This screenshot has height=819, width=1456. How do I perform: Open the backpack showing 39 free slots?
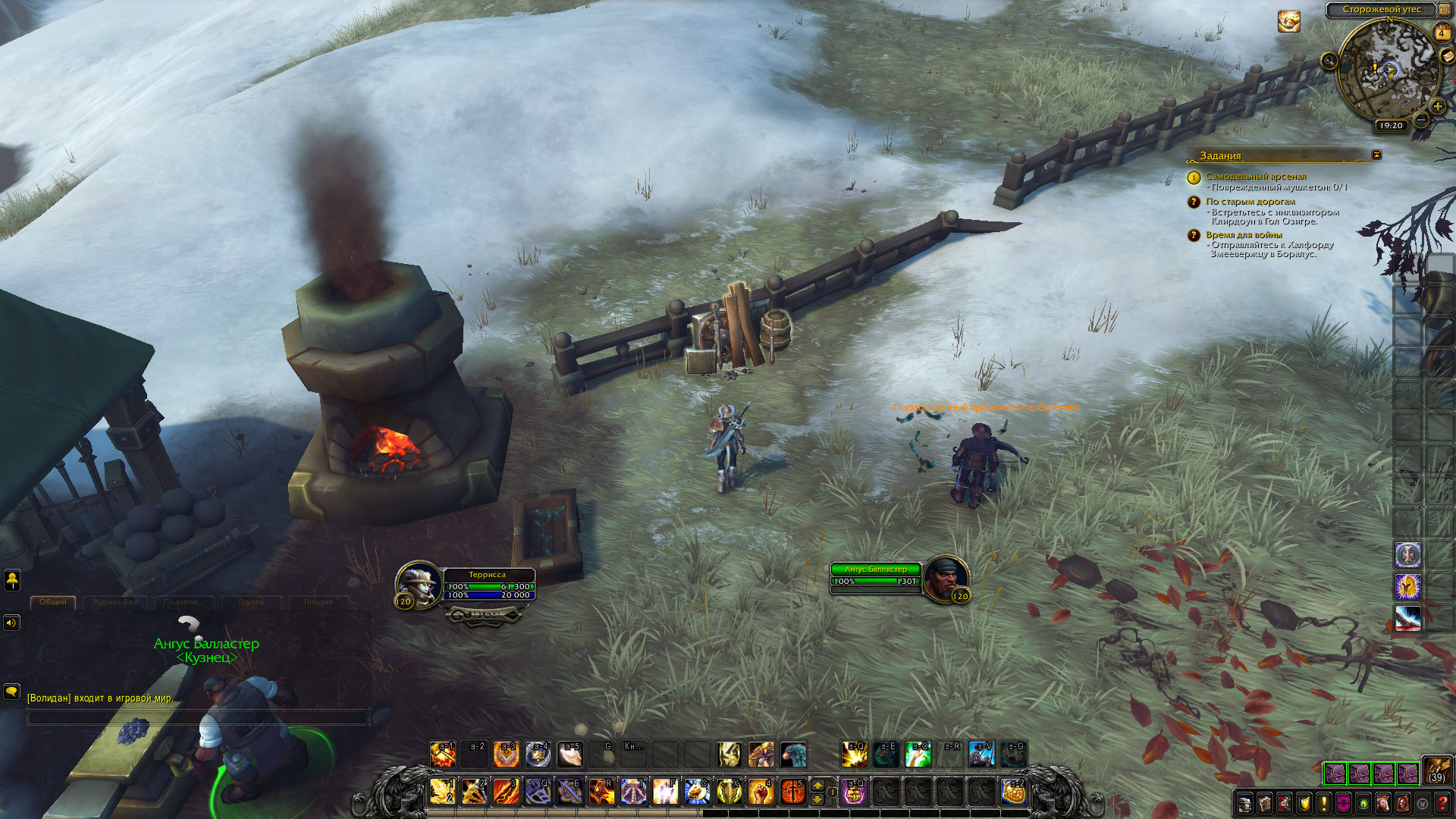click(1436, 770)
